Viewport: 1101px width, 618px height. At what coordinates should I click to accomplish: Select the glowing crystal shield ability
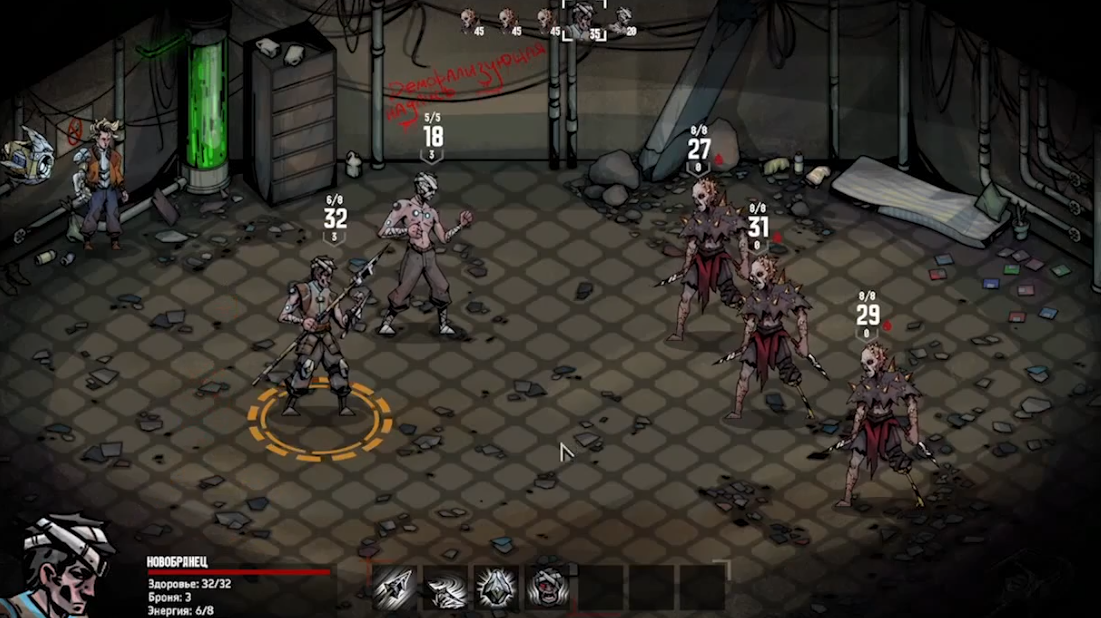point(496,587)
